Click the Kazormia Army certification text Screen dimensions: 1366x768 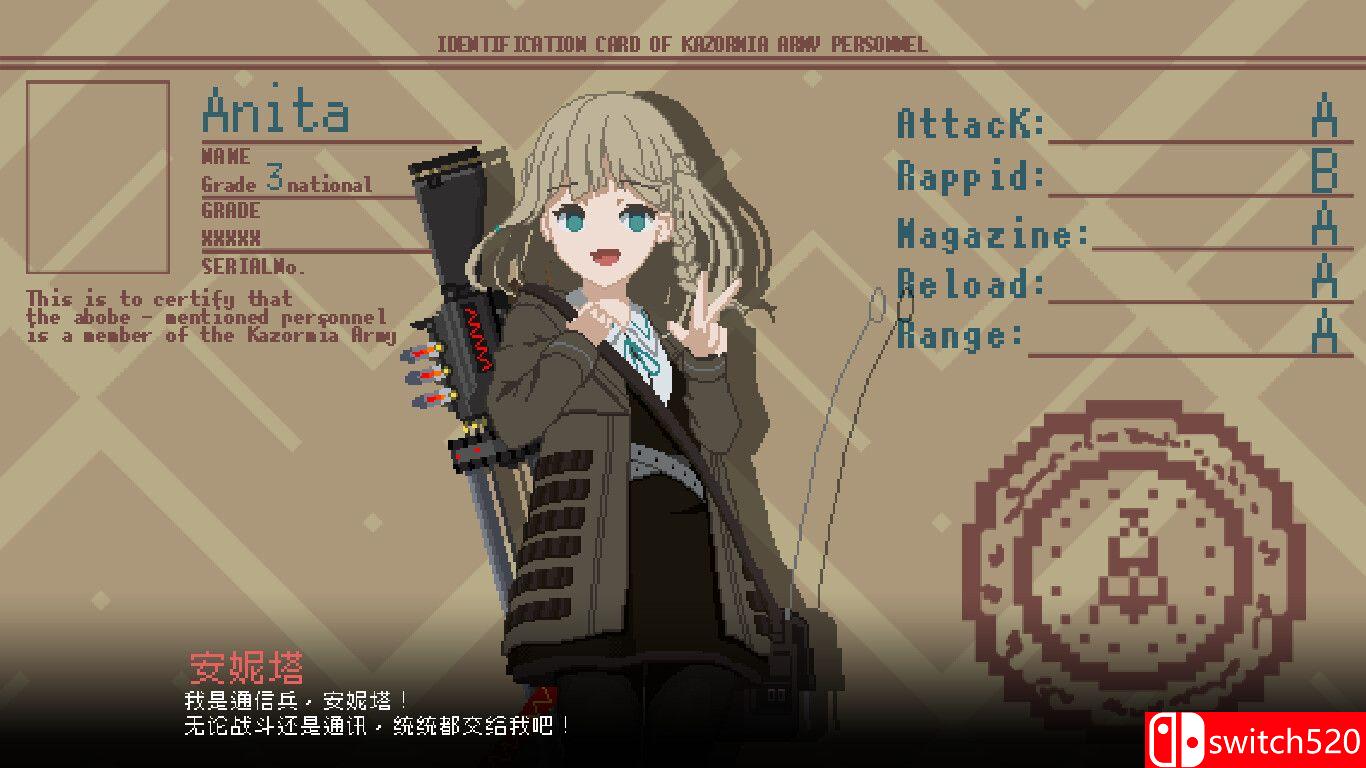click(207, 316)
